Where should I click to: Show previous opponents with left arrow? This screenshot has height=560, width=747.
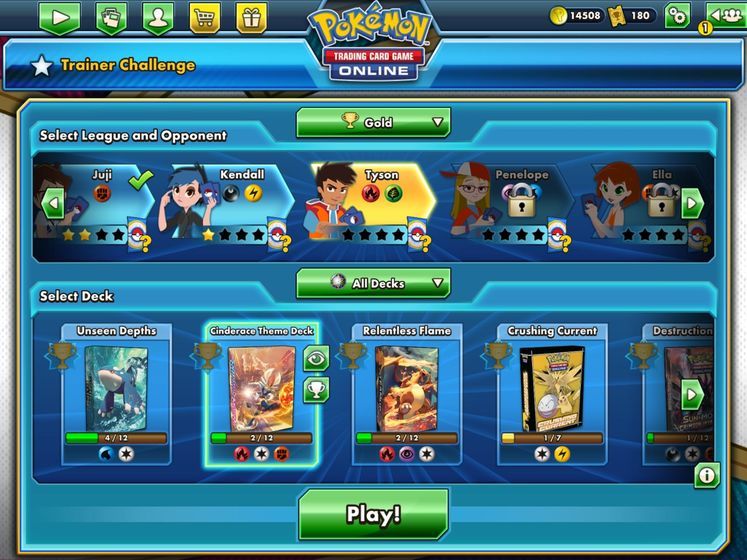pyautogui.click(x=54, y=205)
